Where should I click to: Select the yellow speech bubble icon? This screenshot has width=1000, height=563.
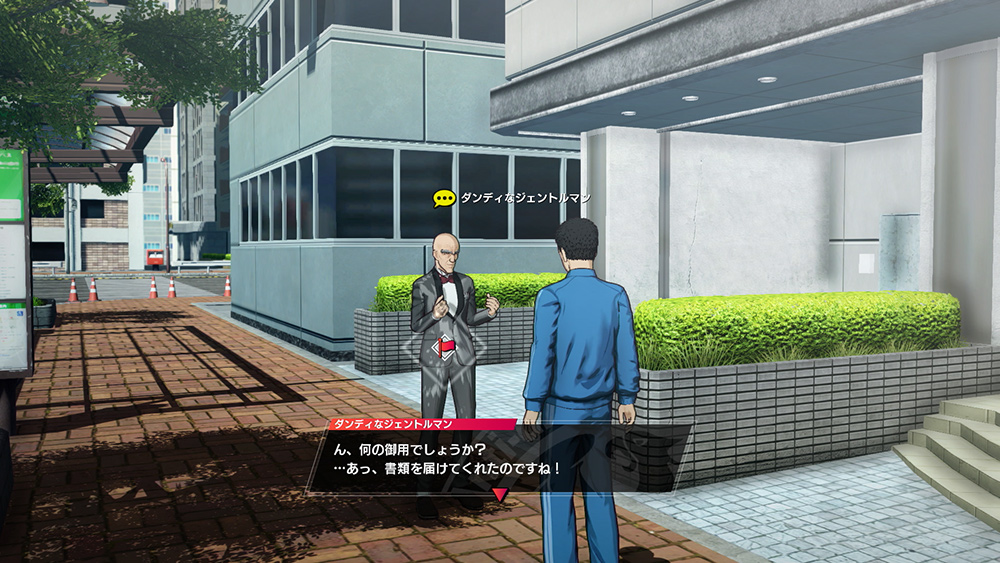pos(443,198)
